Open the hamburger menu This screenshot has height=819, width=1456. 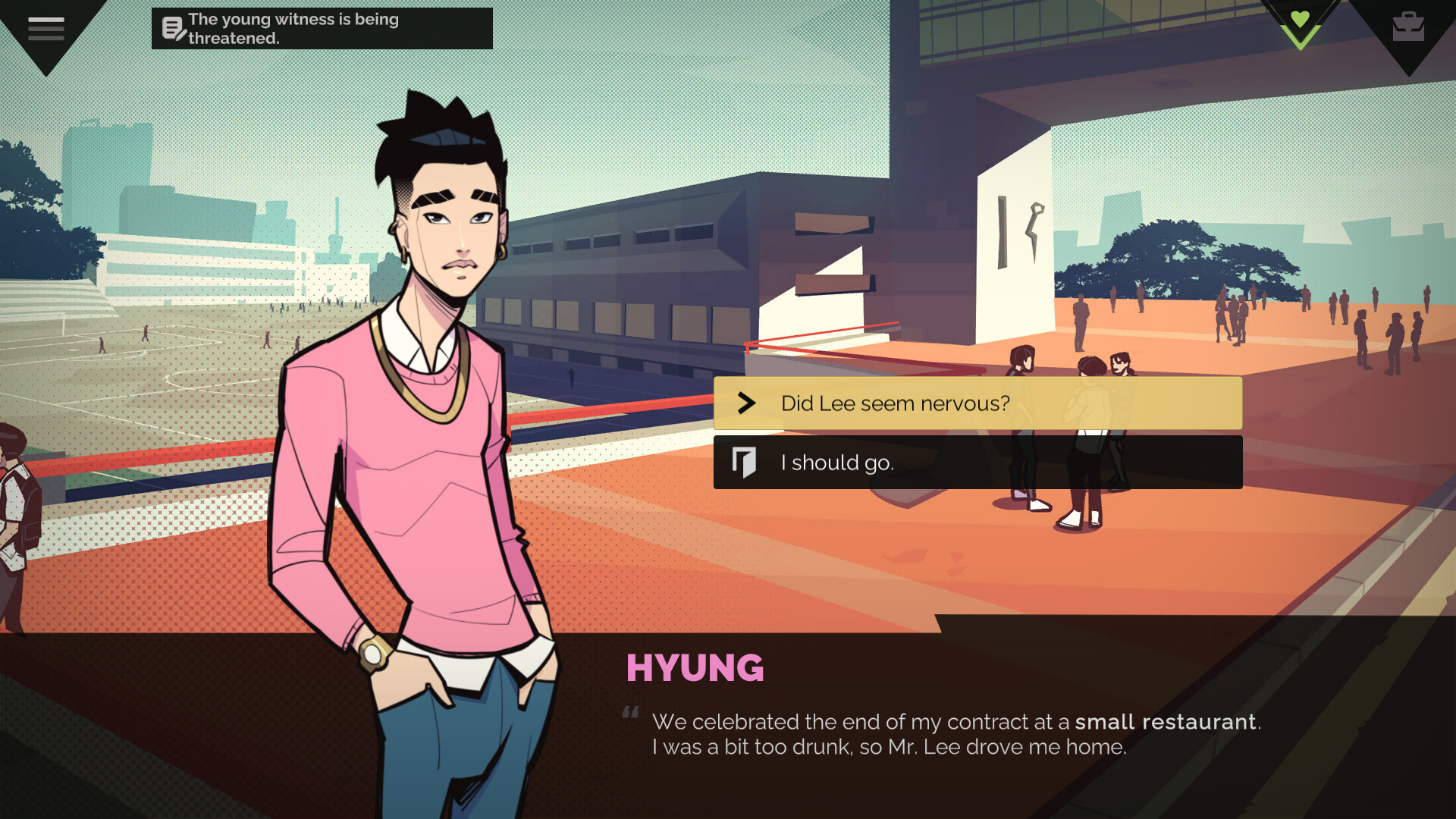[45, 27]
